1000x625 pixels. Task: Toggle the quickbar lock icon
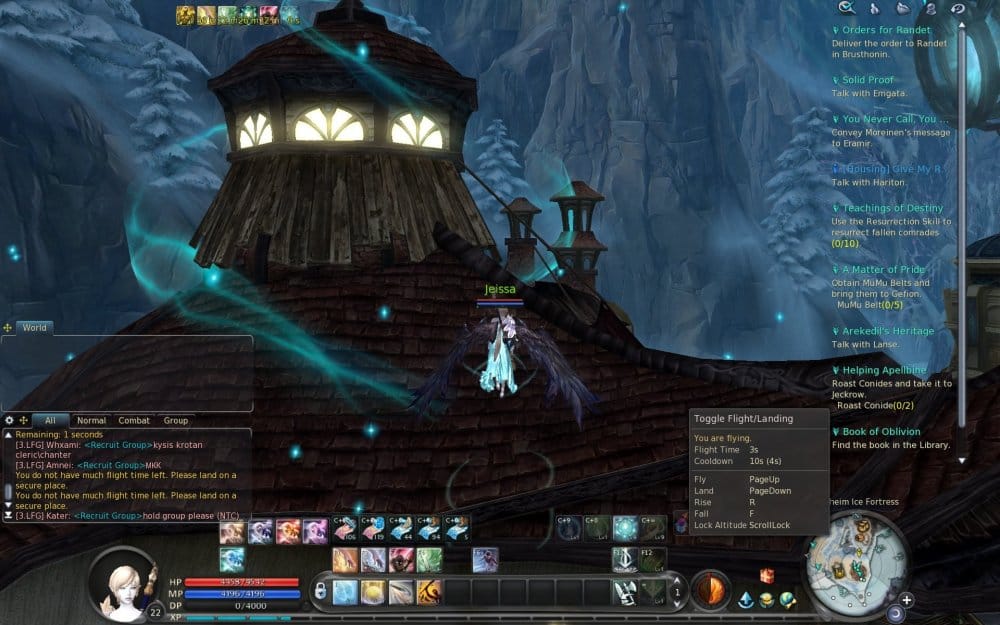point(320,592)
